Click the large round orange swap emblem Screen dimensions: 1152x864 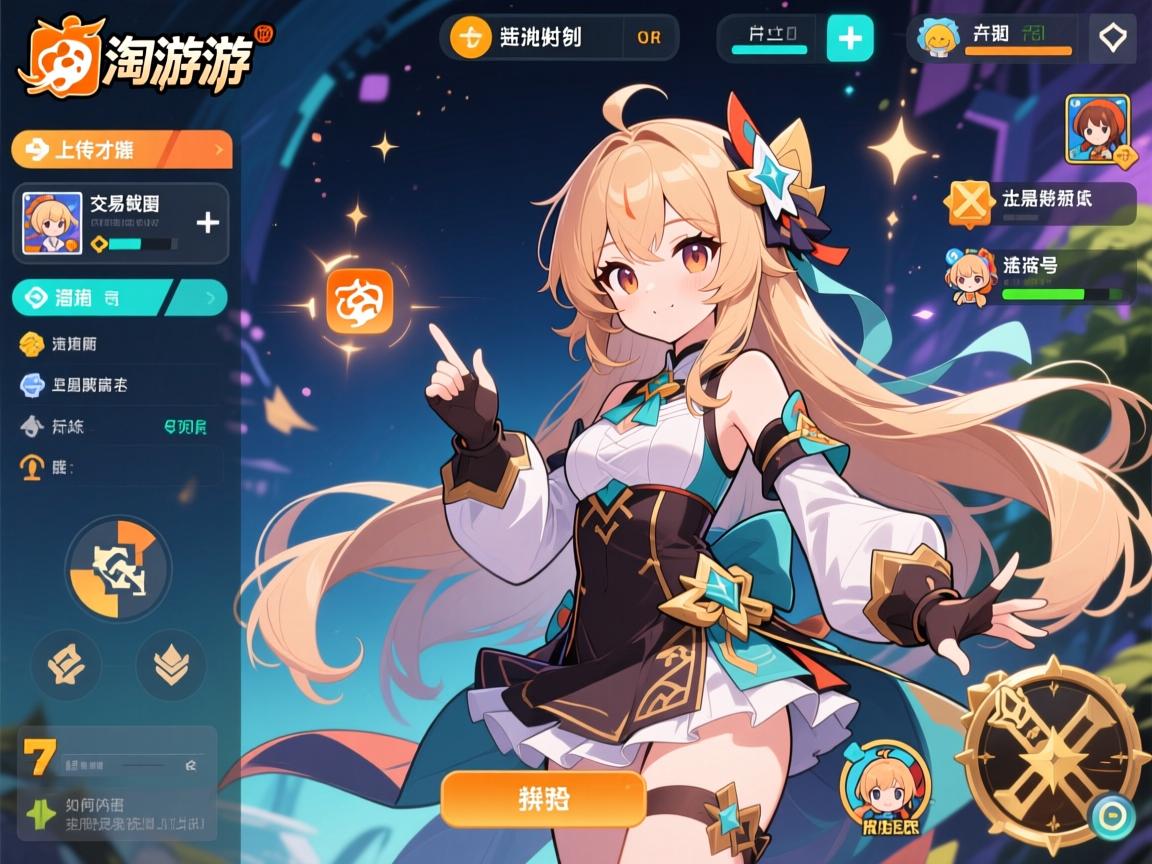pos(118,567)
